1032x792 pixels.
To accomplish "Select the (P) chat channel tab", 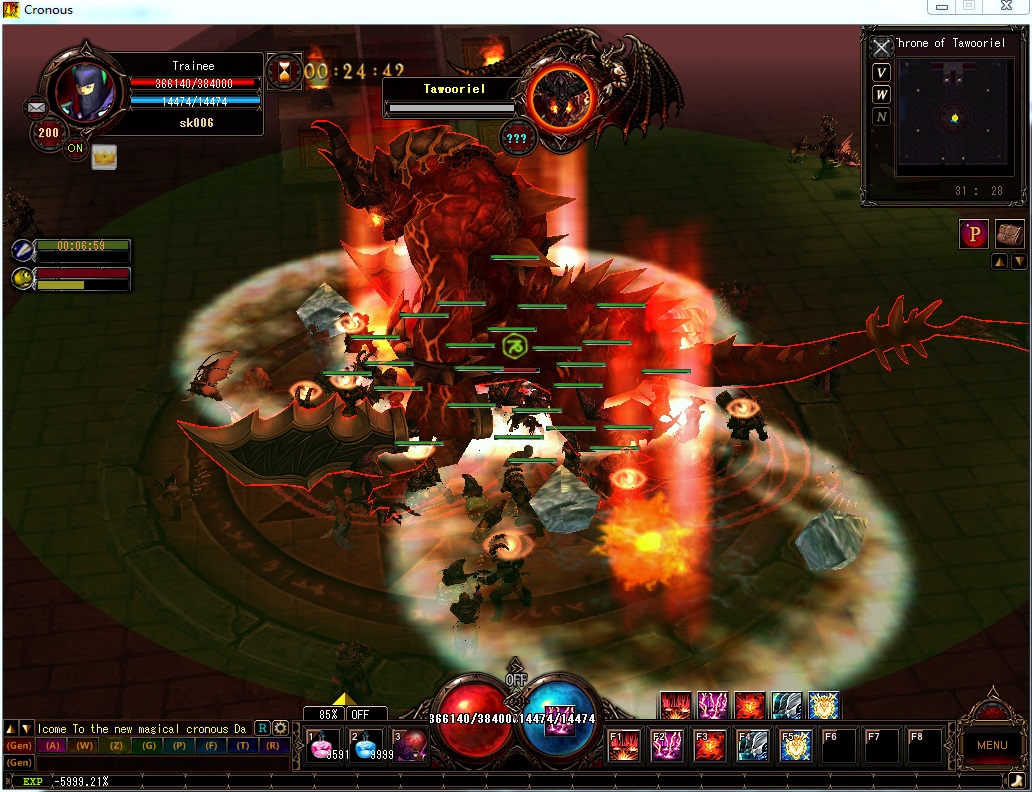I will tap(180, 745).
